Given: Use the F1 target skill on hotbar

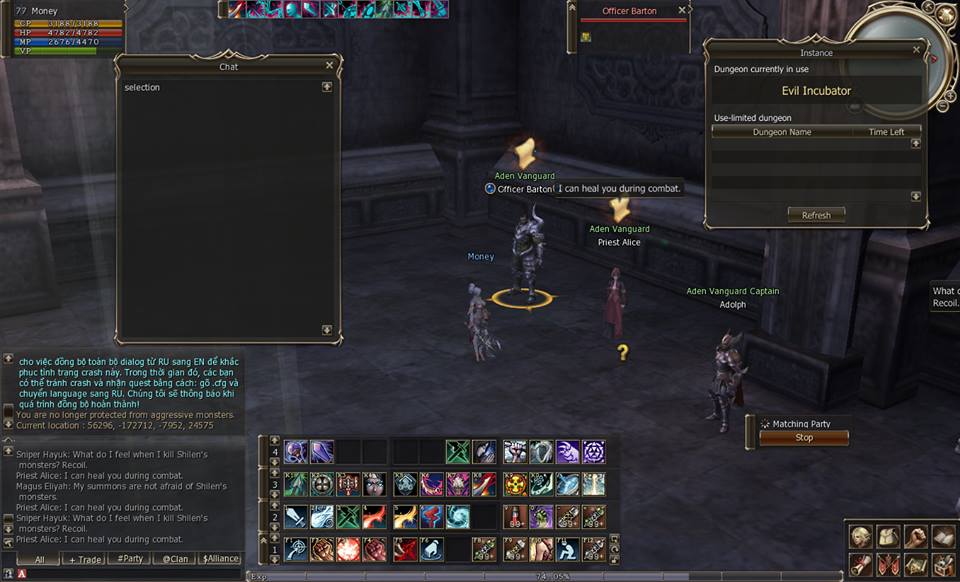Looking at the screenshot, I should [296, 548].
